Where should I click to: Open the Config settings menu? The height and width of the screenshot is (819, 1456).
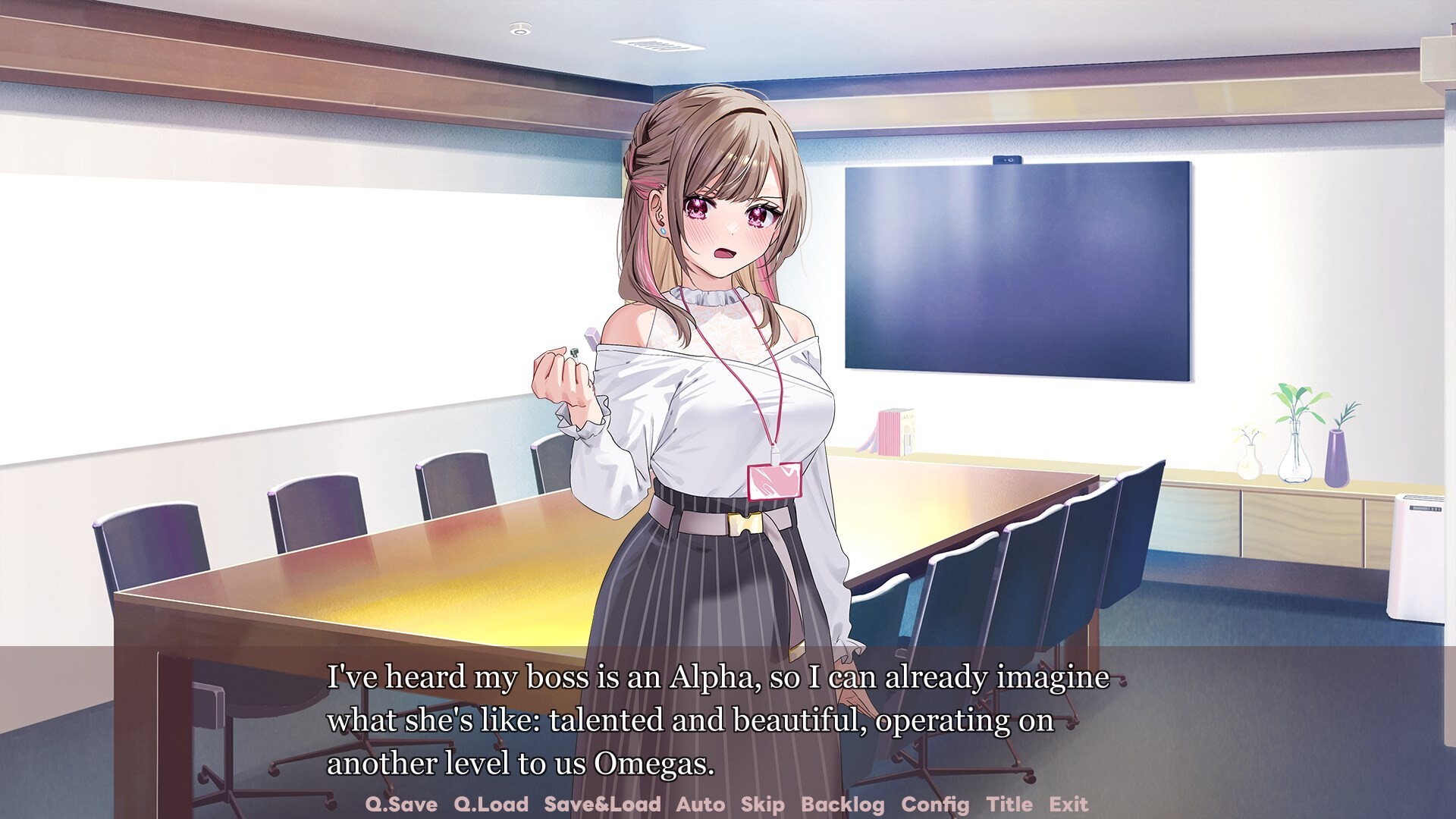937,805
